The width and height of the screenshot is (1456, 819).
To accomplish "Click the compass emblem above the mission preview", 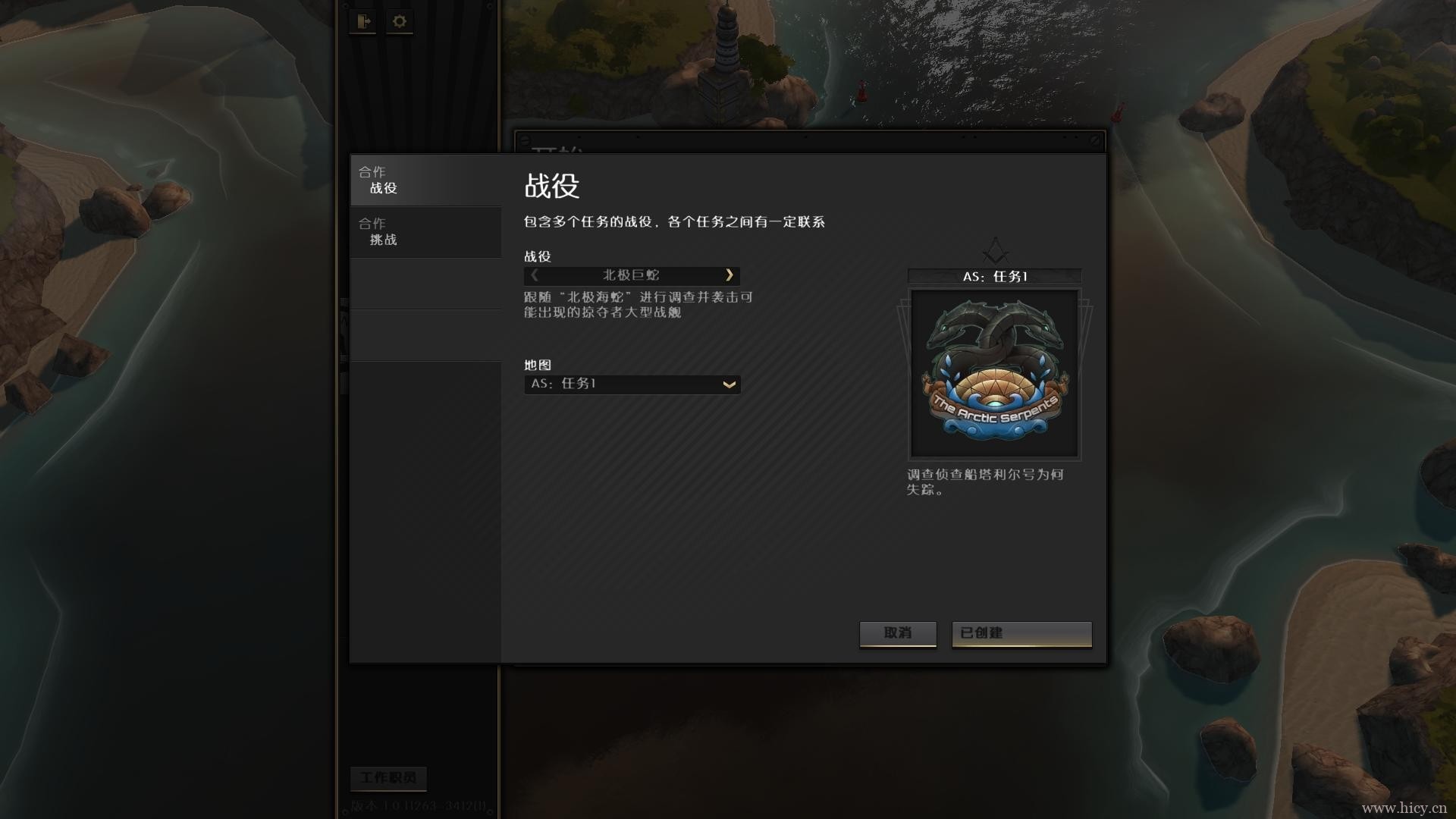I will [994, 252].
